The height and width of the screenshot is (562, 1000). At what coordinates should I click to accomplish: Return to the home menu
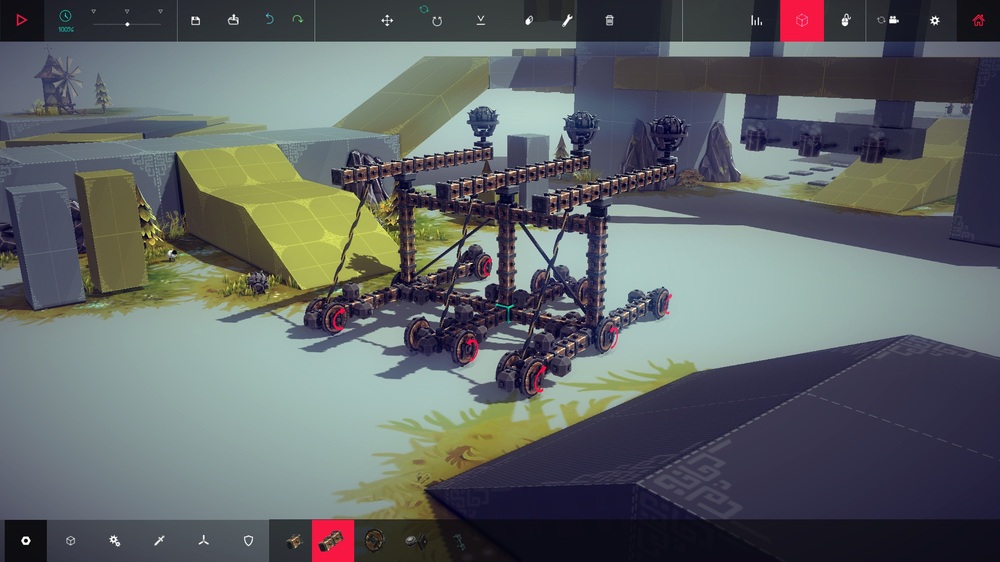tap(978, 20)
